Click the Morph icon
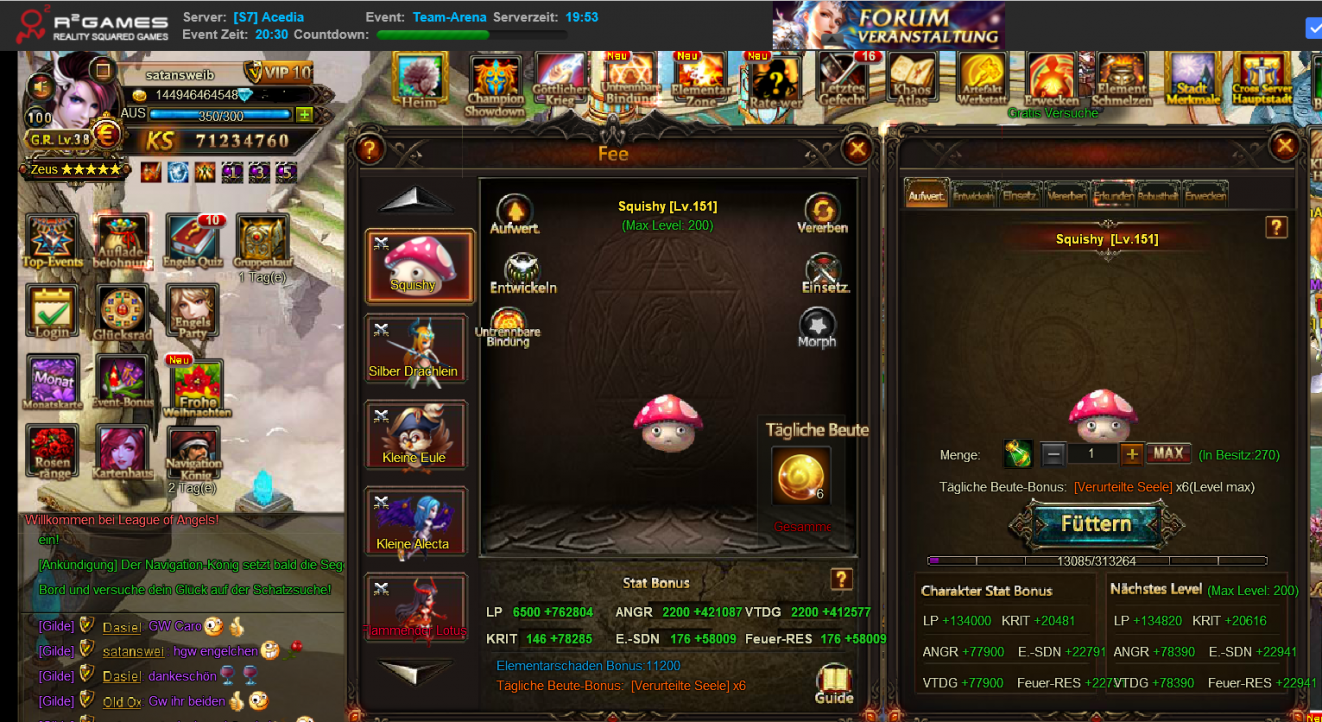 click(817, 326)
